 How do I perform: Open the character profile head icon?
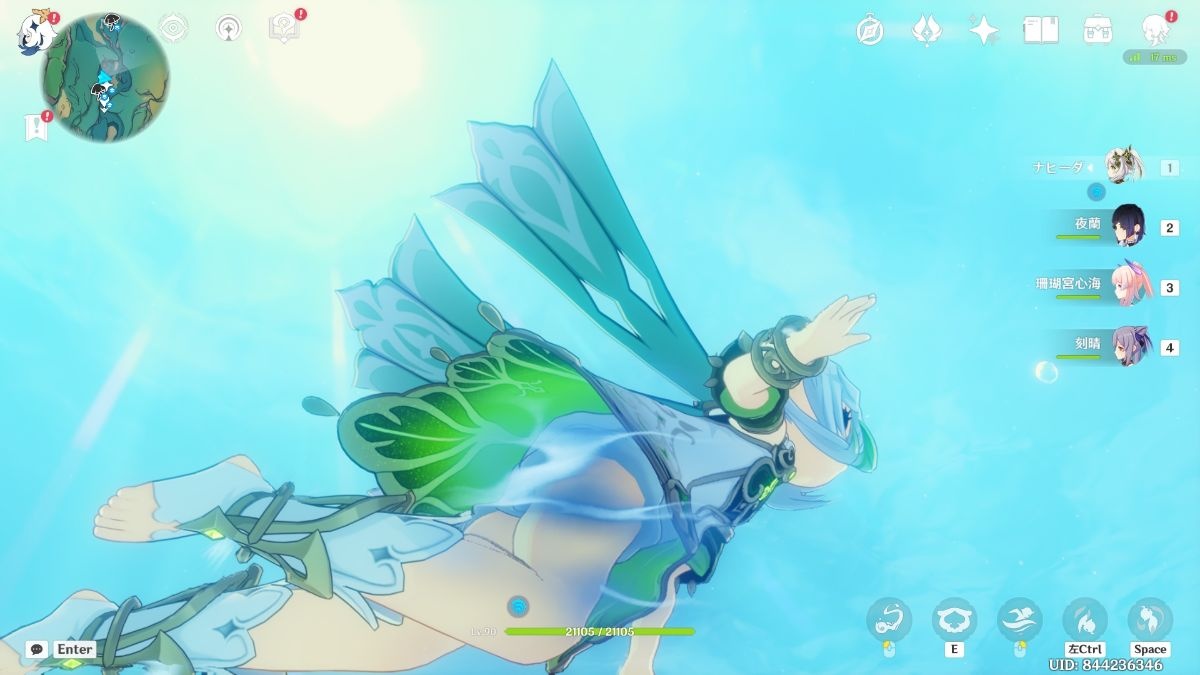(1156, 30)
